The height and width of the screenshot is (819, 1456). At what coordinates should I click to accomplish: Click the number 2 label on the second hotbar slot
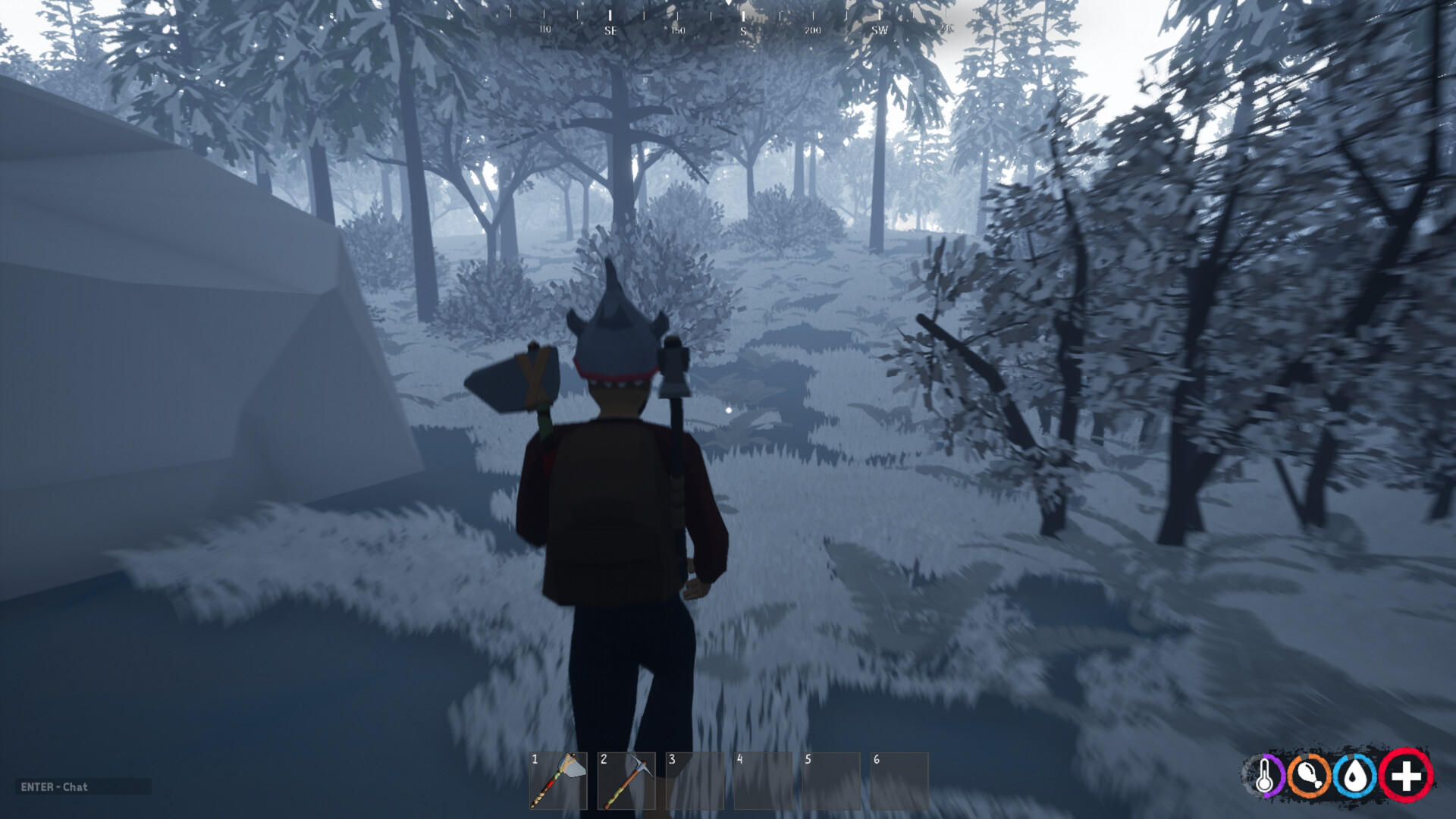click(604, 758)
